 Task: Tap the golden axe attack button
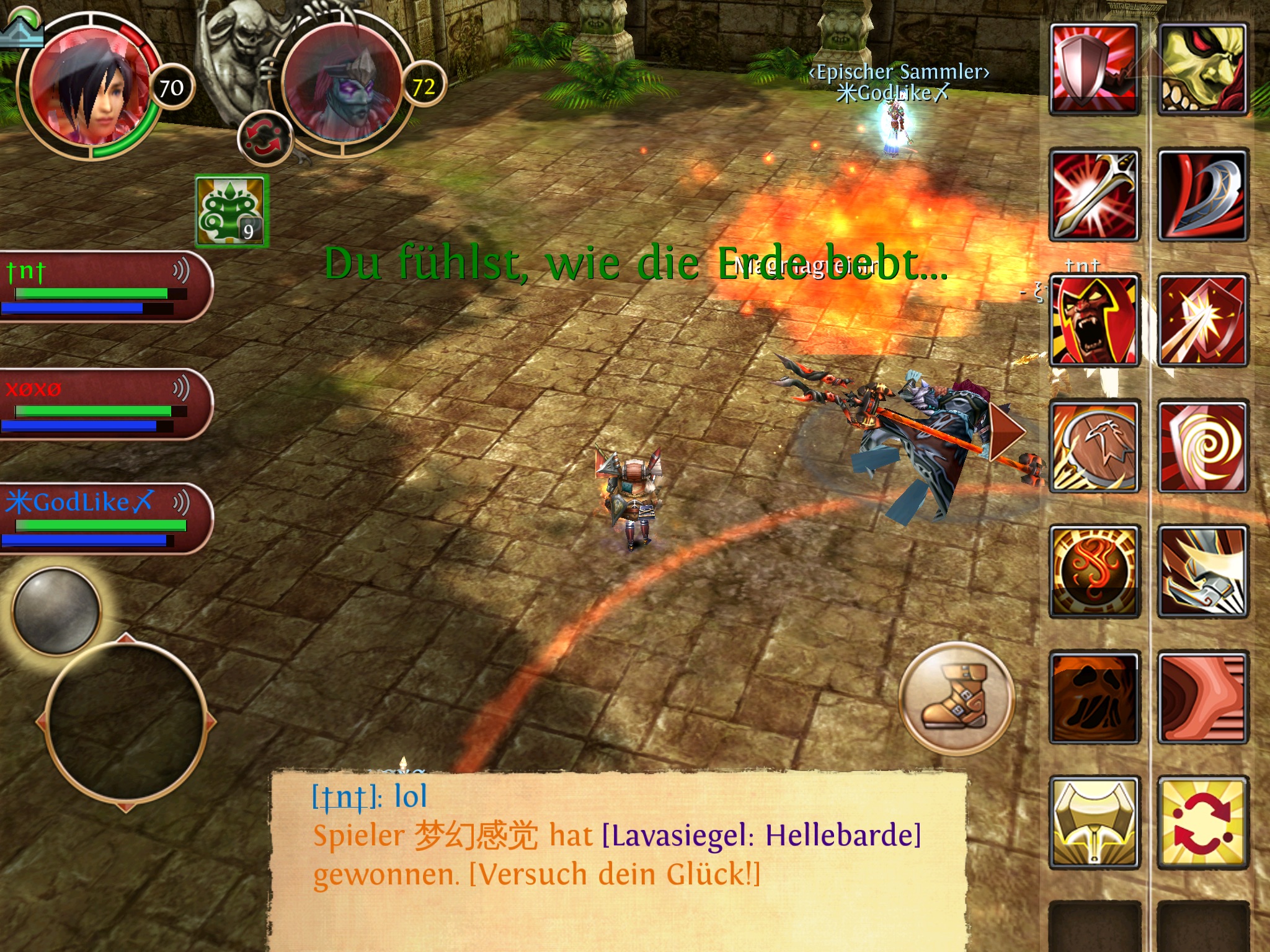click(1095, 823)
